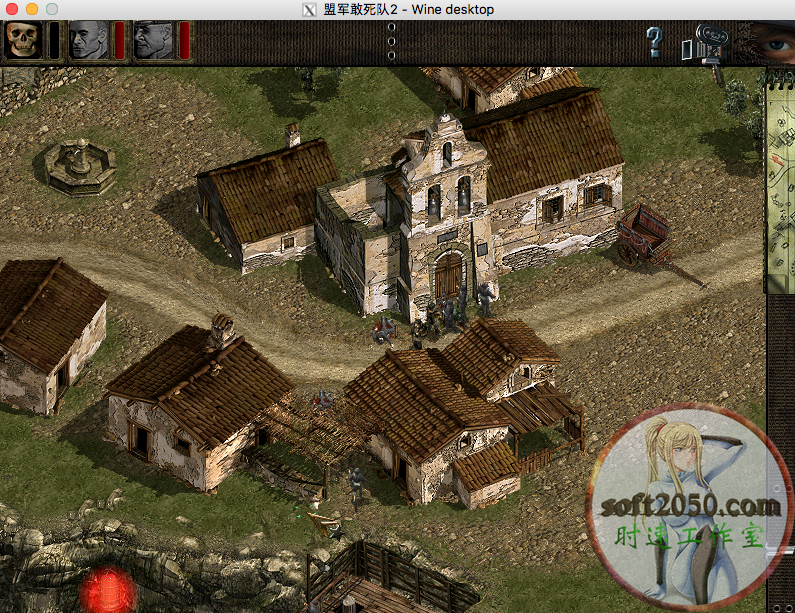Close the Wine desktop window
Screen dimensions: 795x613
click(13, 9)
